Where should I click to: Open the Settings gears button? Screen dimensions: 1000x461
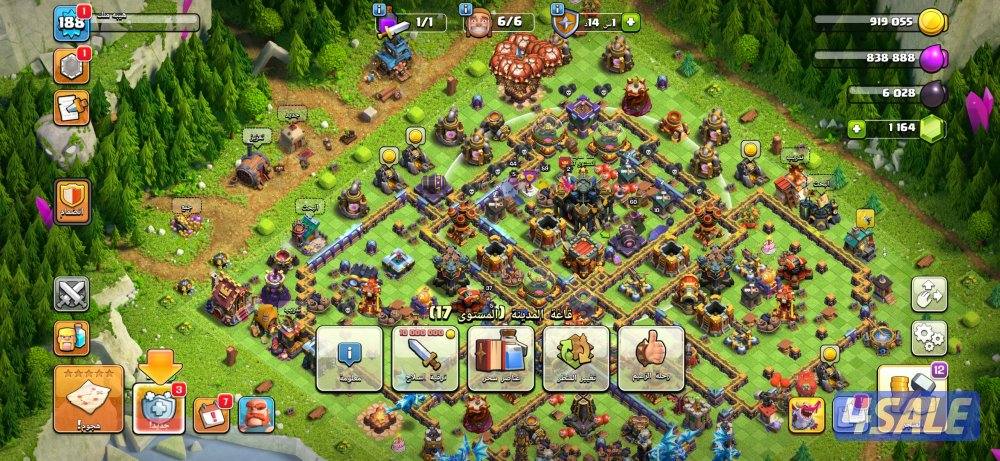coord(929,337)
